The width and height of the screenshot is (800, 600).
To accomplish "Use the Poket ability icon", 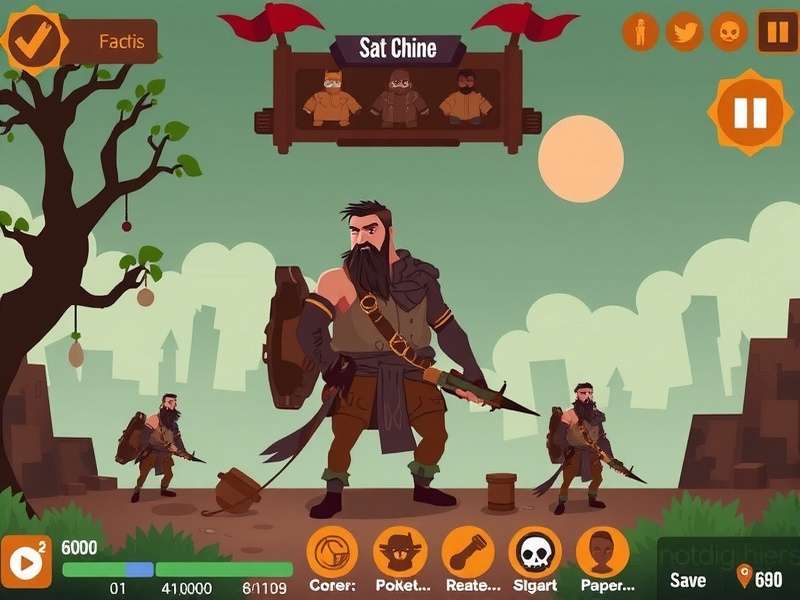I will point(400,553).
